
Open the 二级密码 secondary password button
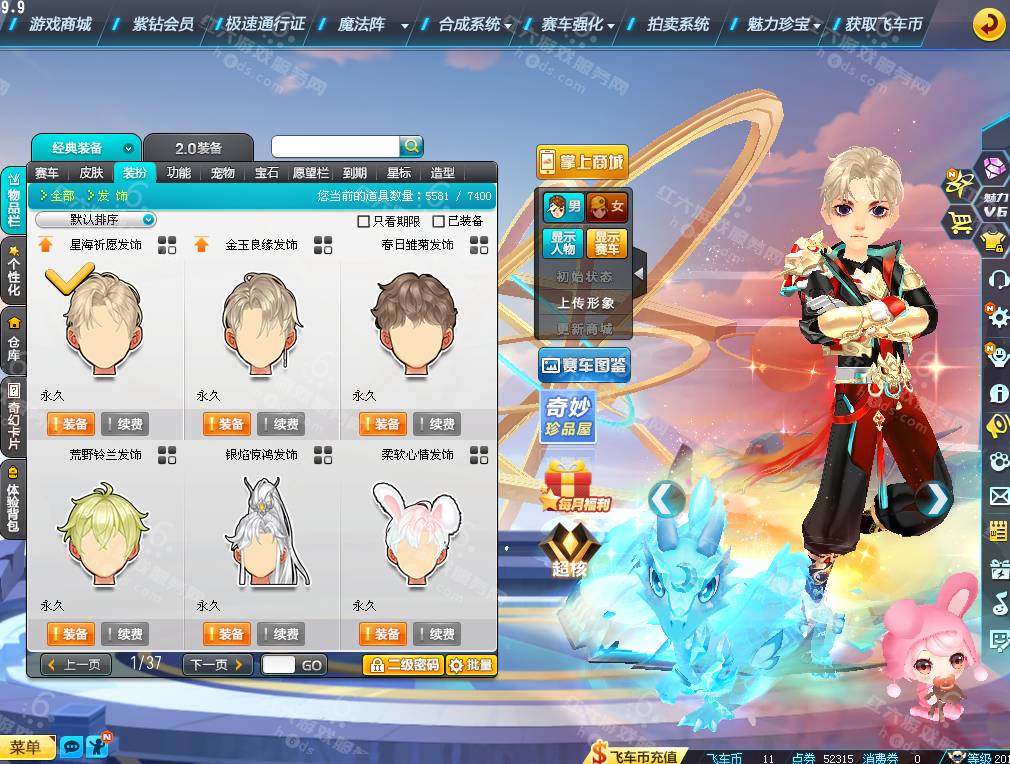pos(403,665)
